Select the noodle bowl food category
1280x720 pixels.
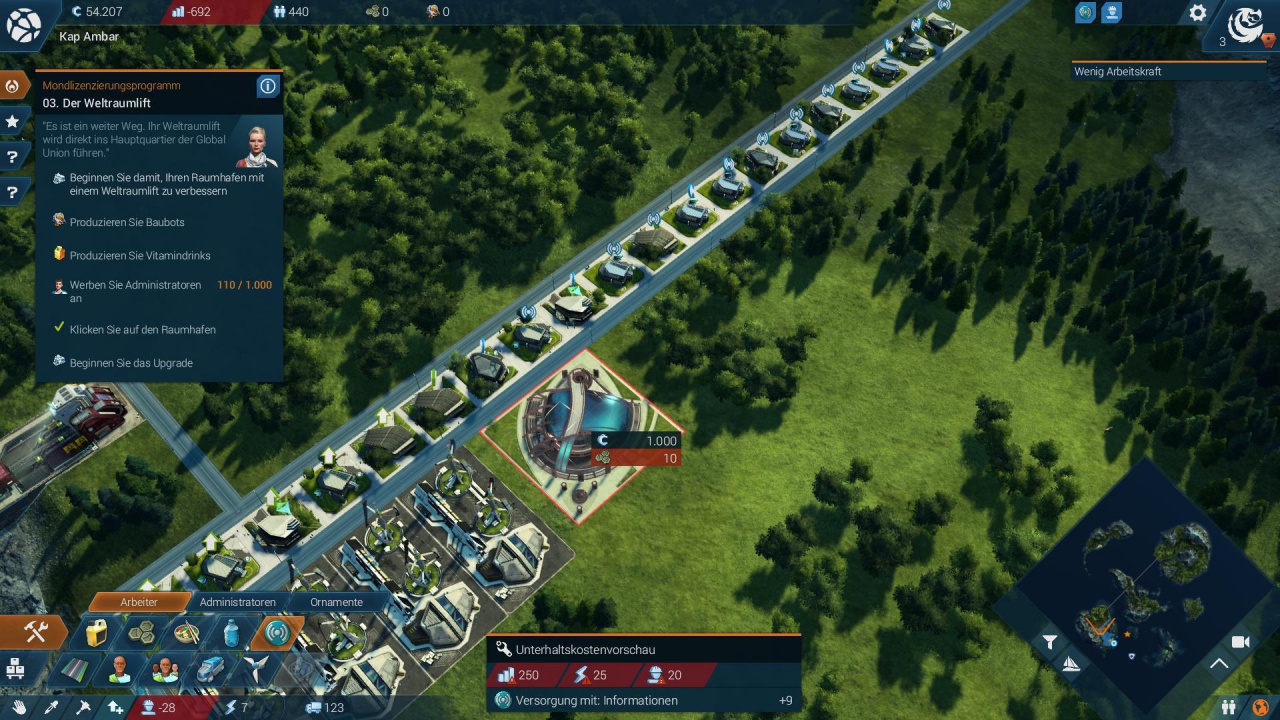point(187,633)
